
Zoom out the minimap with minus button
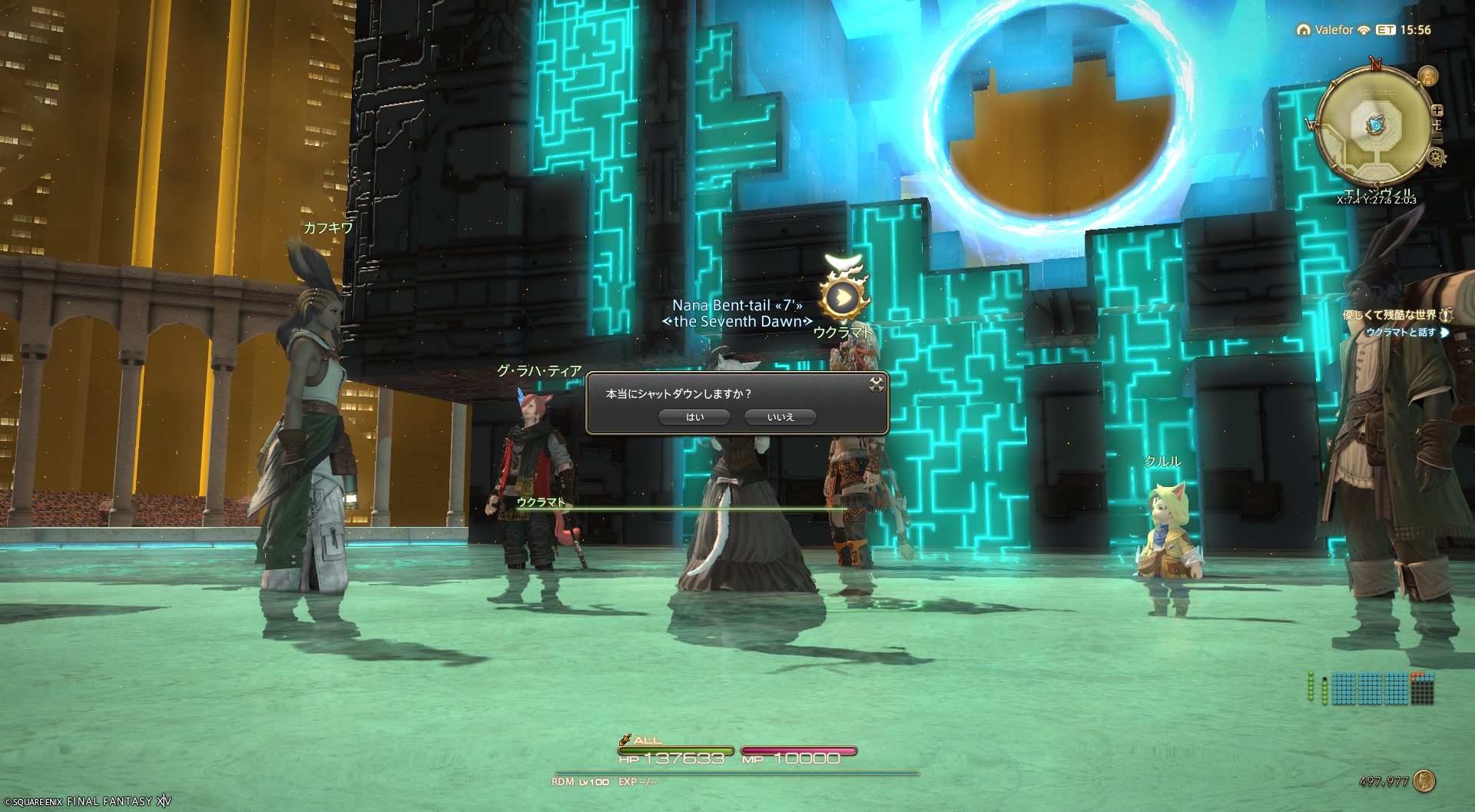click(1437, 138)
